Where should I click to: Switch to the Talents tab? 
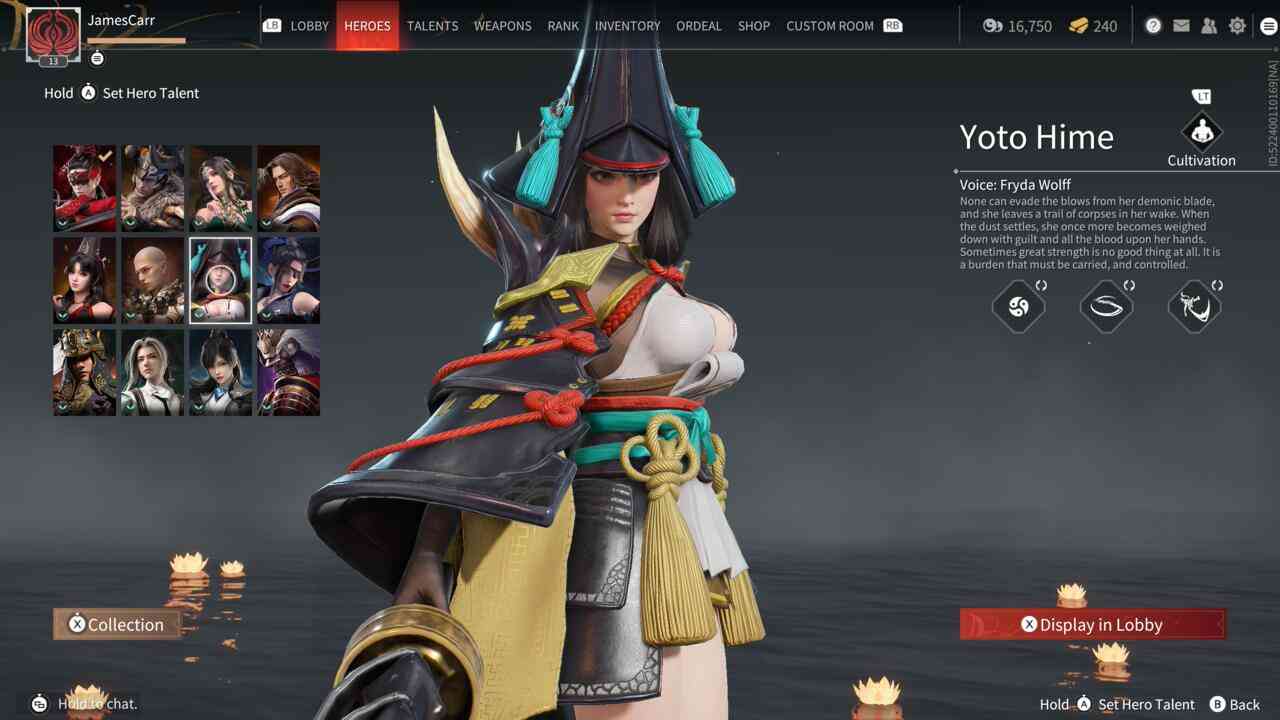pyautogui.click(x=432, y=26)
